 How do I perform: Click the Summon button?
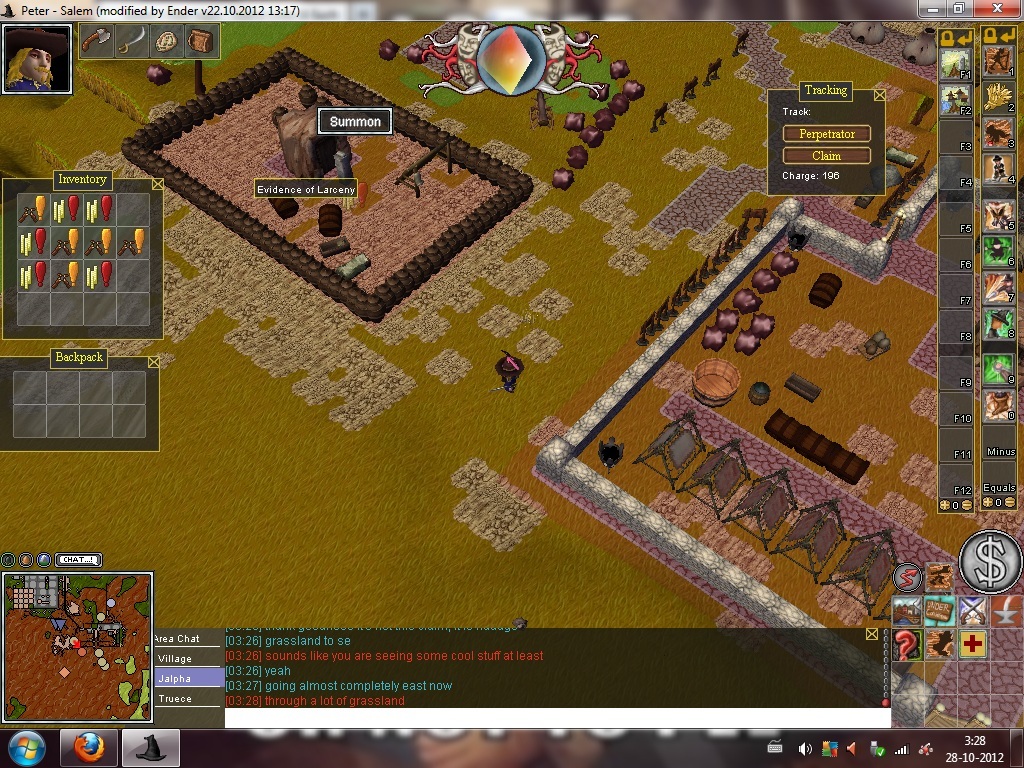(355, 122)
